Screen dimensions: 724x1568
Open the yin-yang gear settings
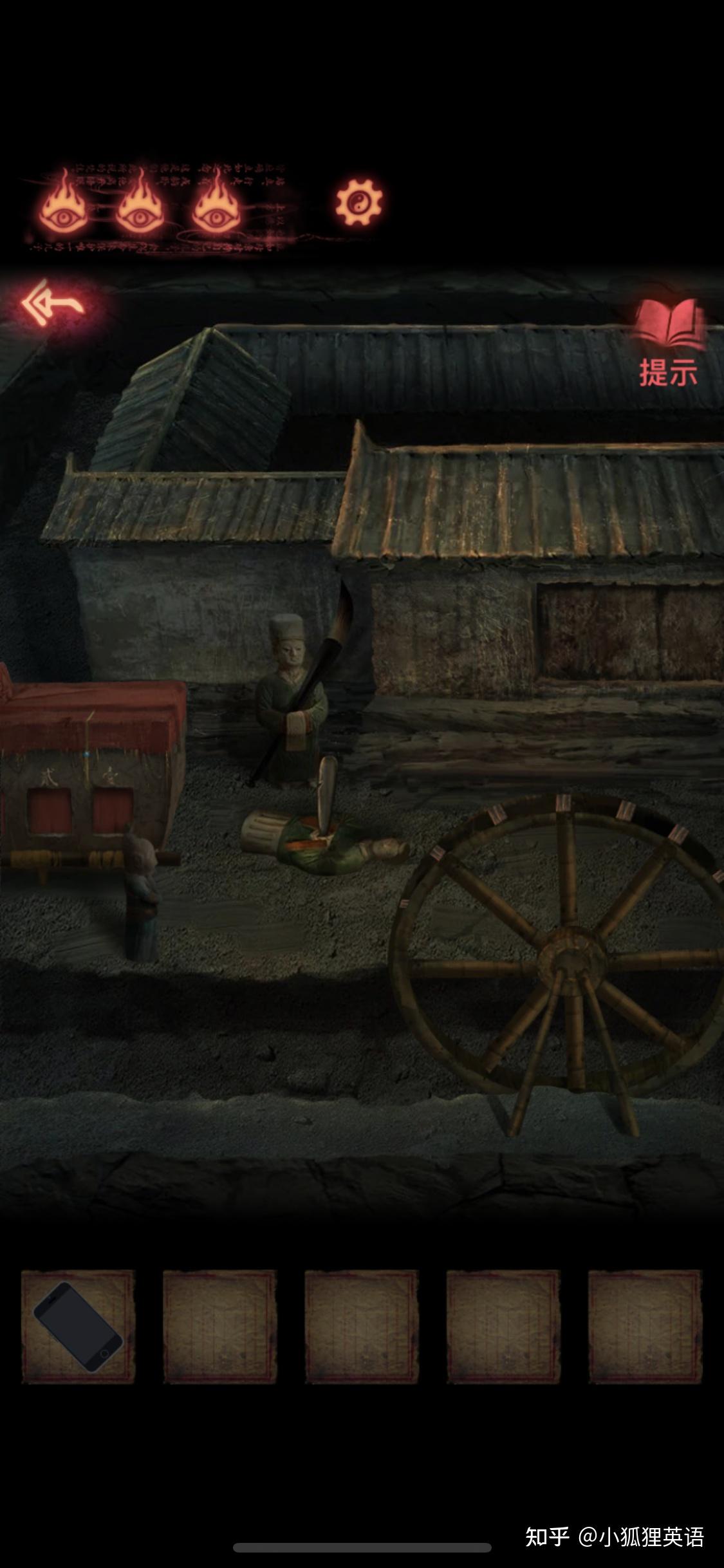point(358,203)
